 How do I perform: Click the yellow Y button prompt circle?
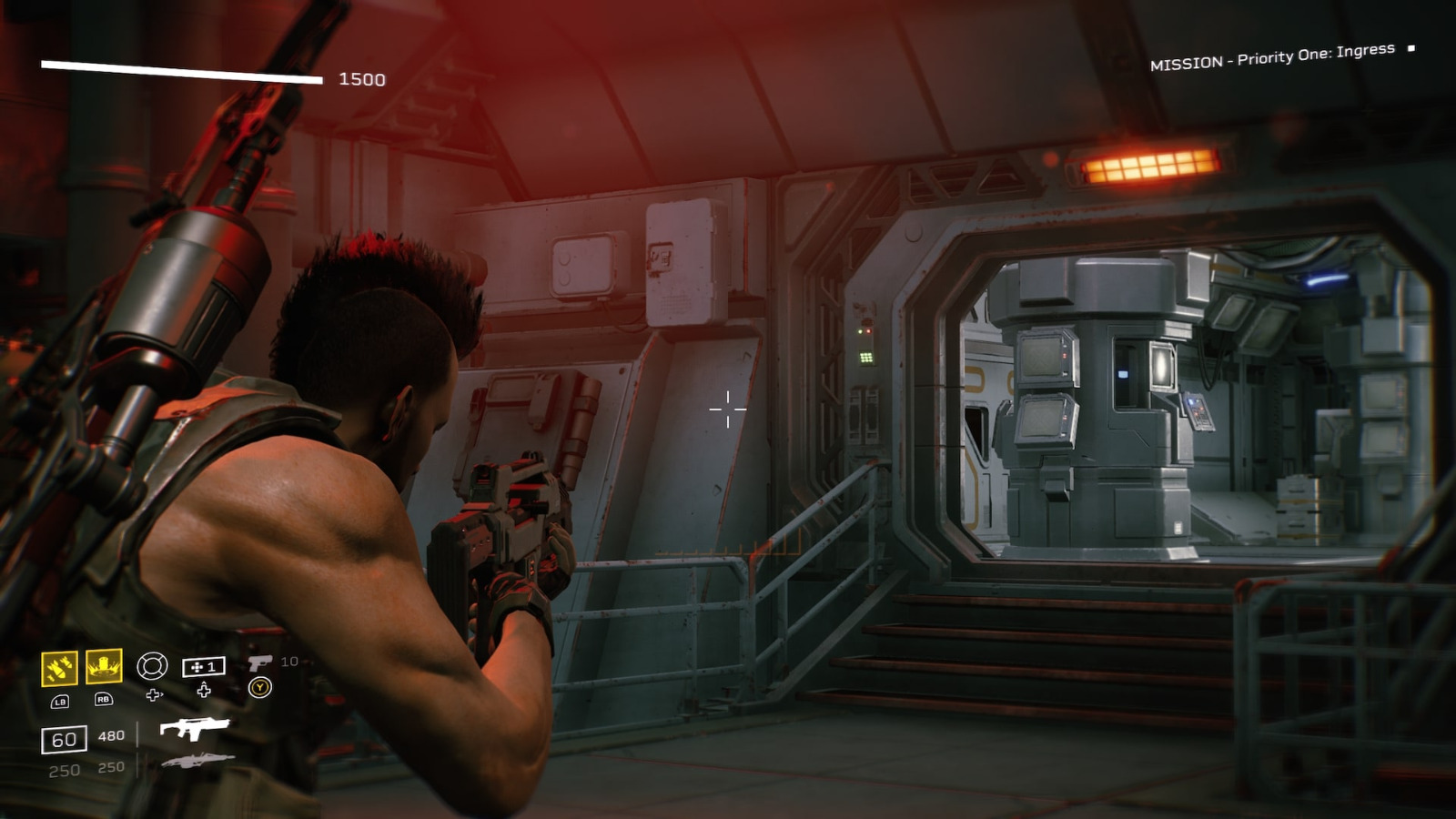point(260,685)
